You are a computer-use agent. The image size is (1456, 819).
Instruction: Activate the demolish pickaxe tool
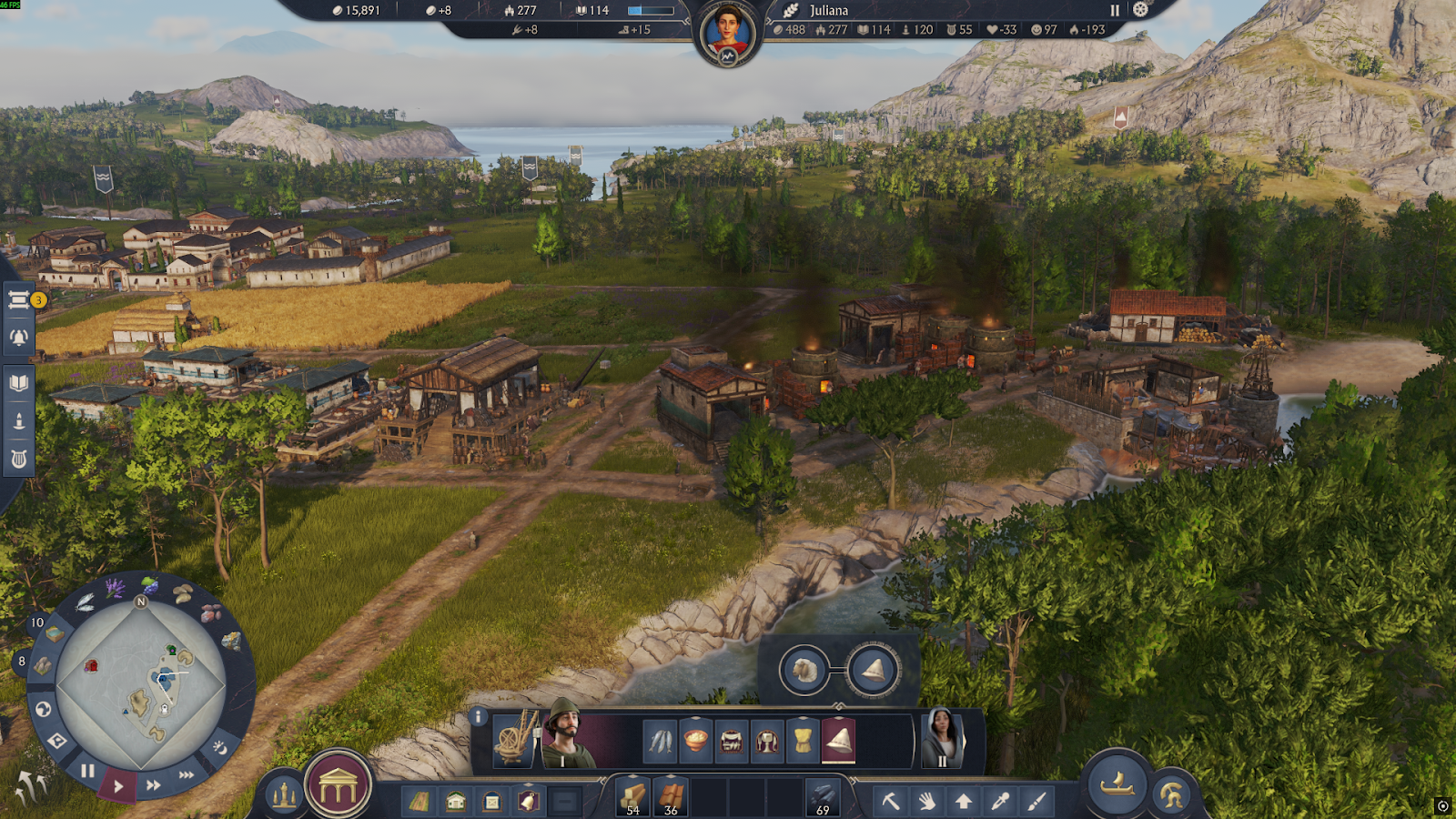[890, 801]
